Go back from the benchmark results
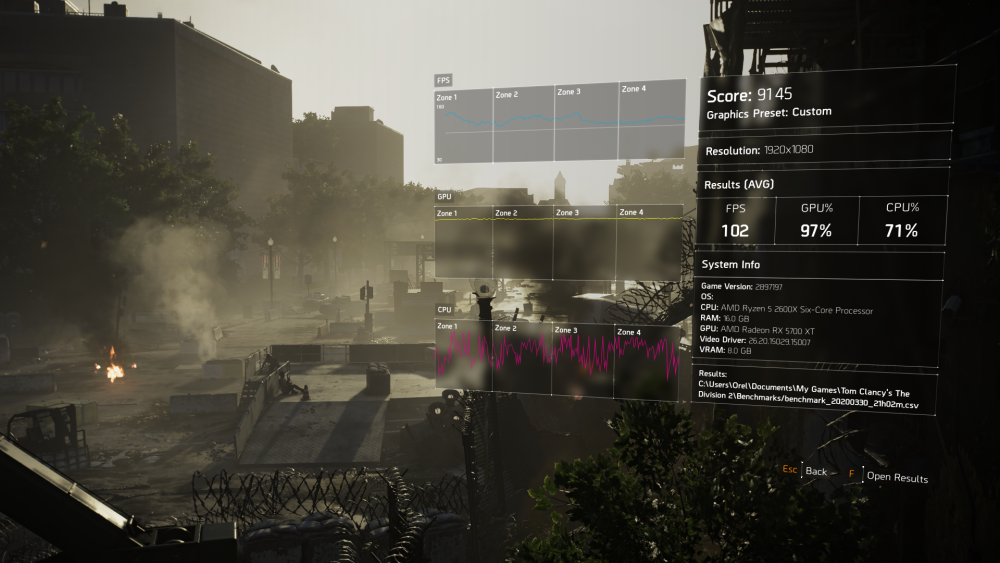 click(815, 471)
